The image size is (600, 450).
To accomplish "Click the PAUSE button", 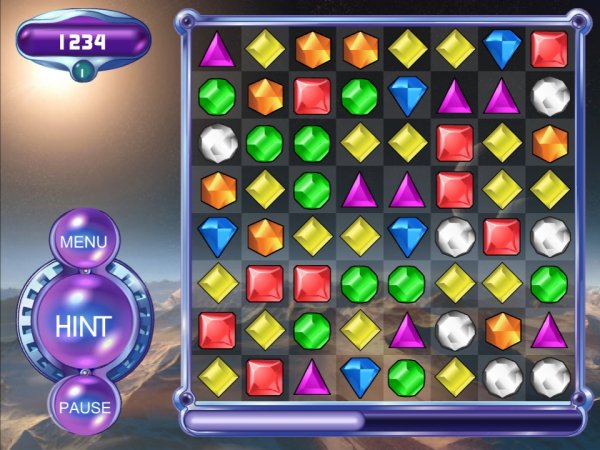I will tap(84, 407).
